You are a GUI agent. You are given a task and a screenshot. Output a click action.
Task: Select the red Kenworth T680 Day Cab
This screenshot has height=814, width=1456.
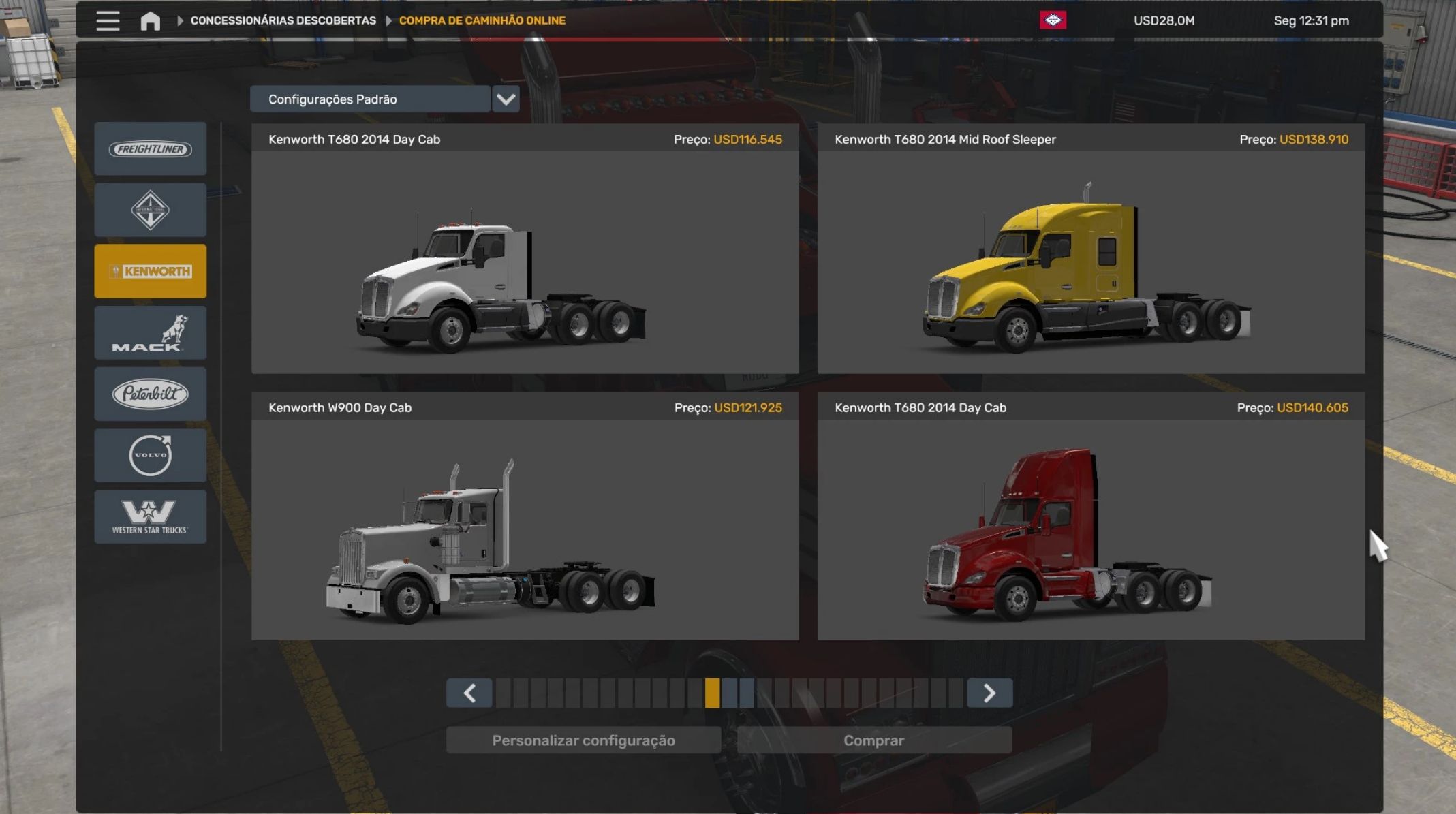tap(1090, 530)
